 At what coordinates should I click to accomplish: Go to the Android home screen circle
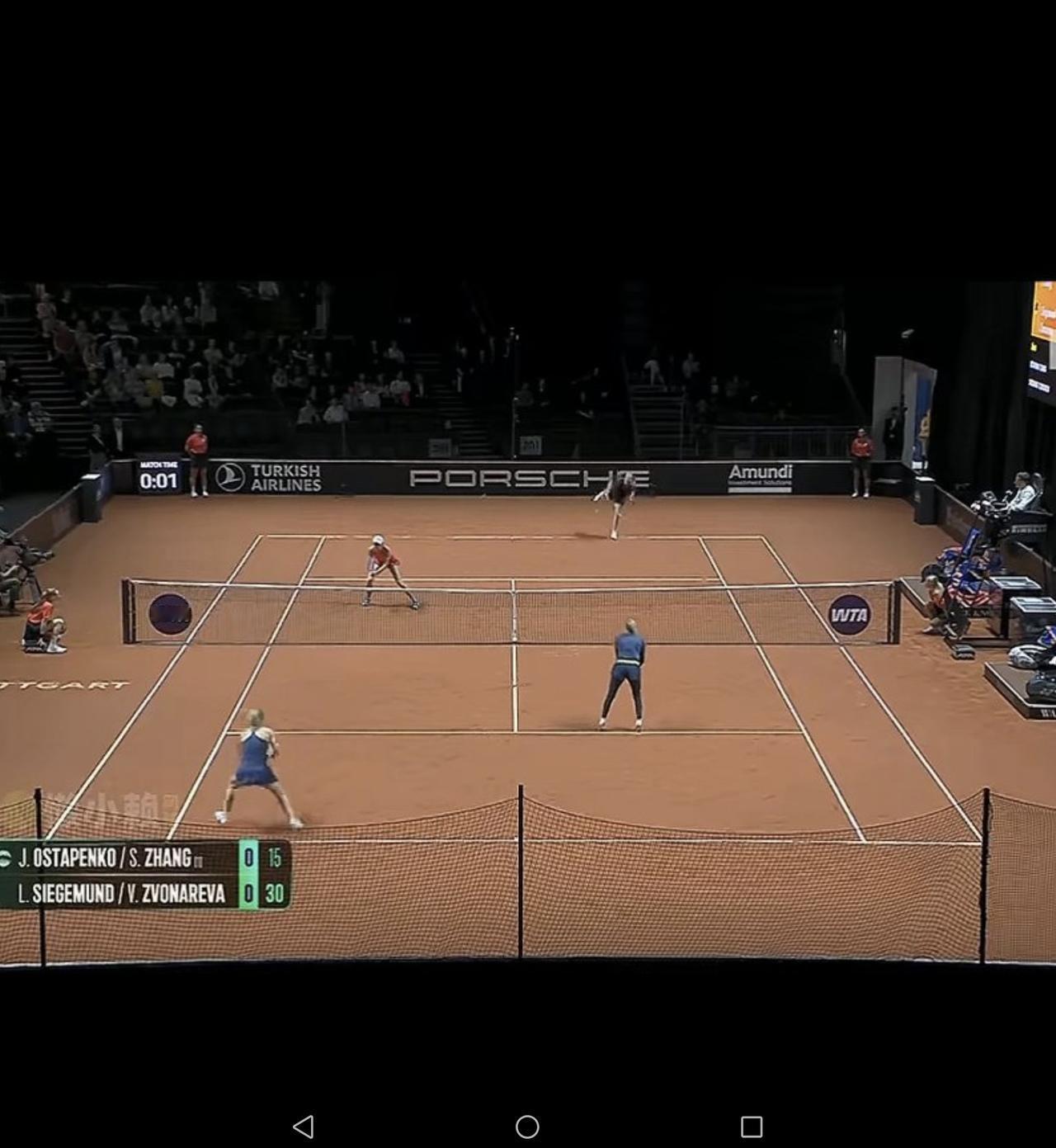(x=527, y=1127)
